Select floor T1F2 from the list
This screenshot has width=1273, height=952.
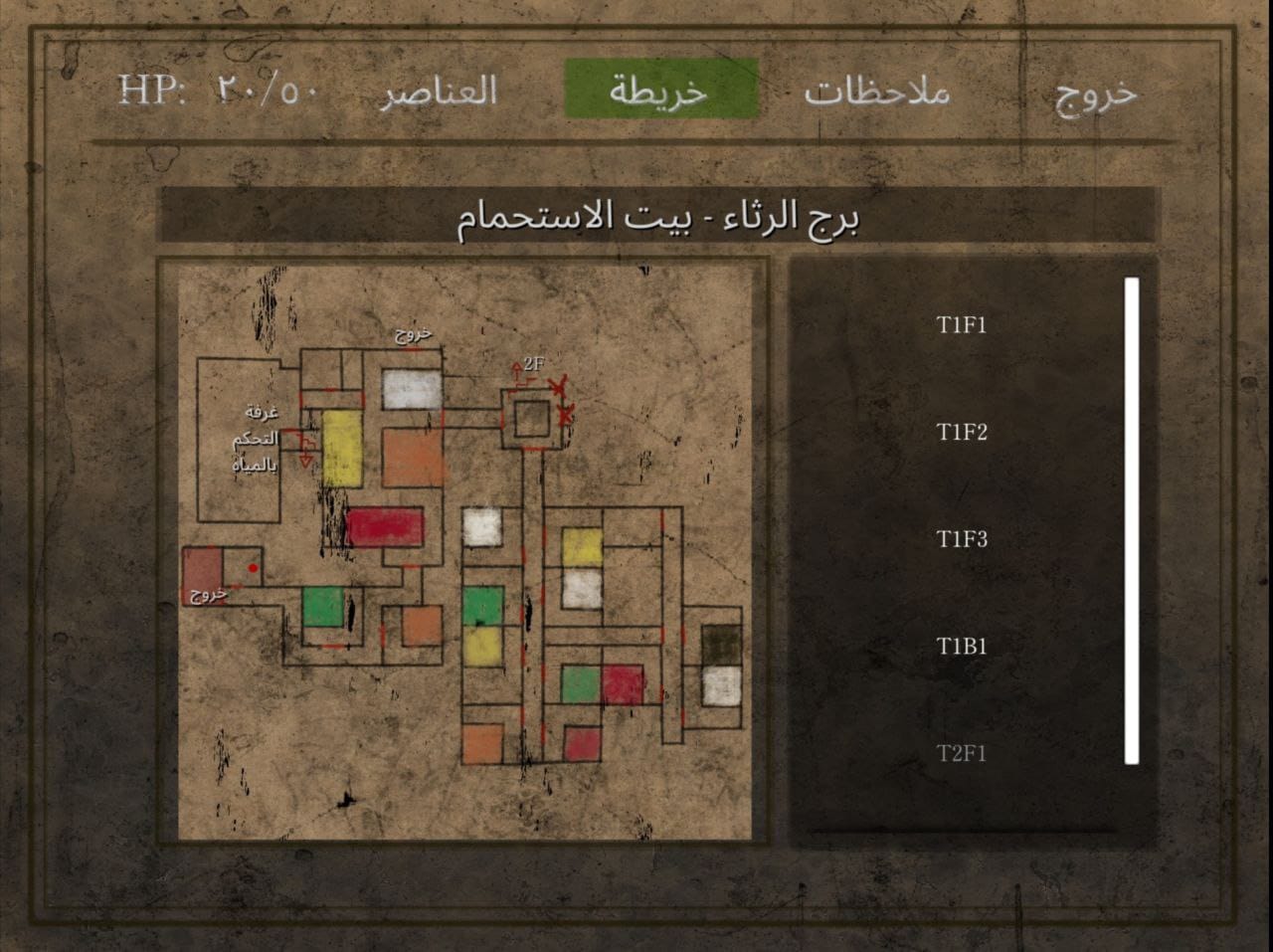click(961, 433)
